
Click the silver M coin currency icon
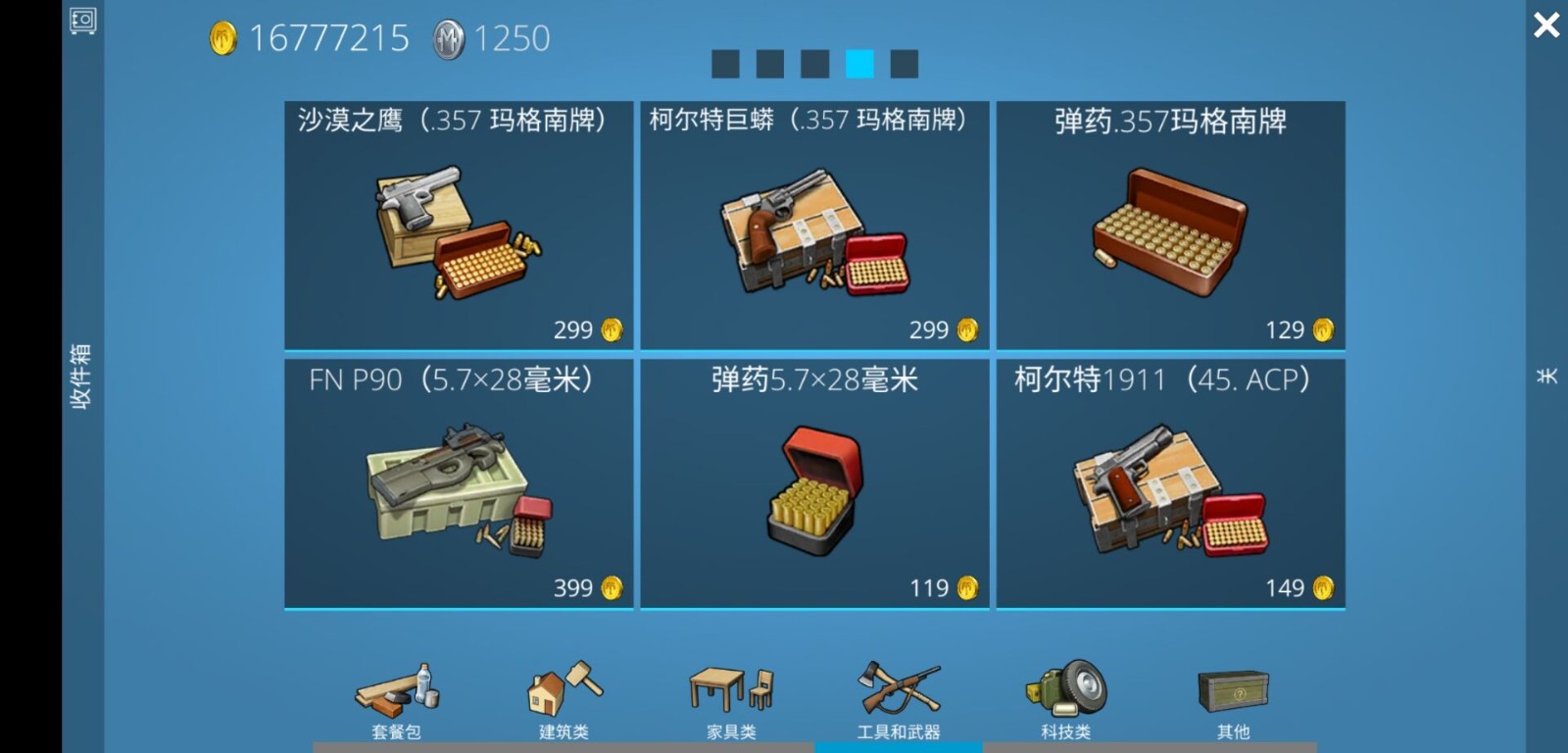click(x=448, y=37)
